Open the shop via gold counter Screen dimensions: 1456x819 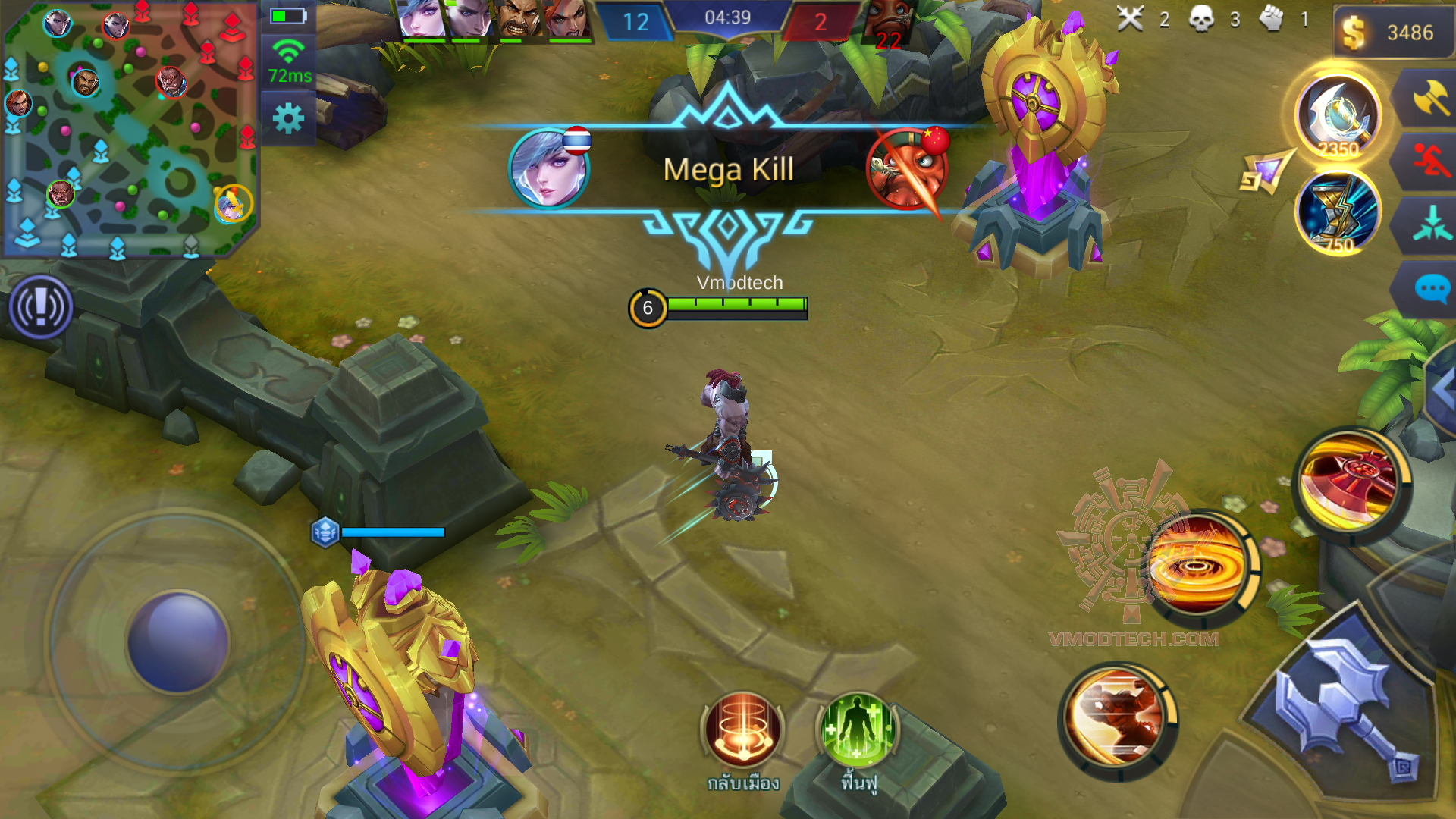click(1392, 33)
